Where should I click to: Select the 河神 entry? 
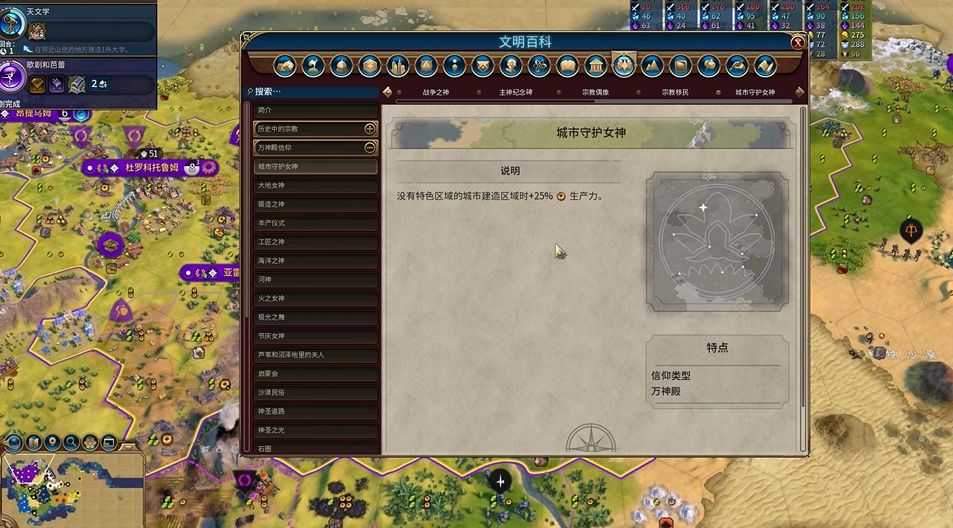(315, 279)
